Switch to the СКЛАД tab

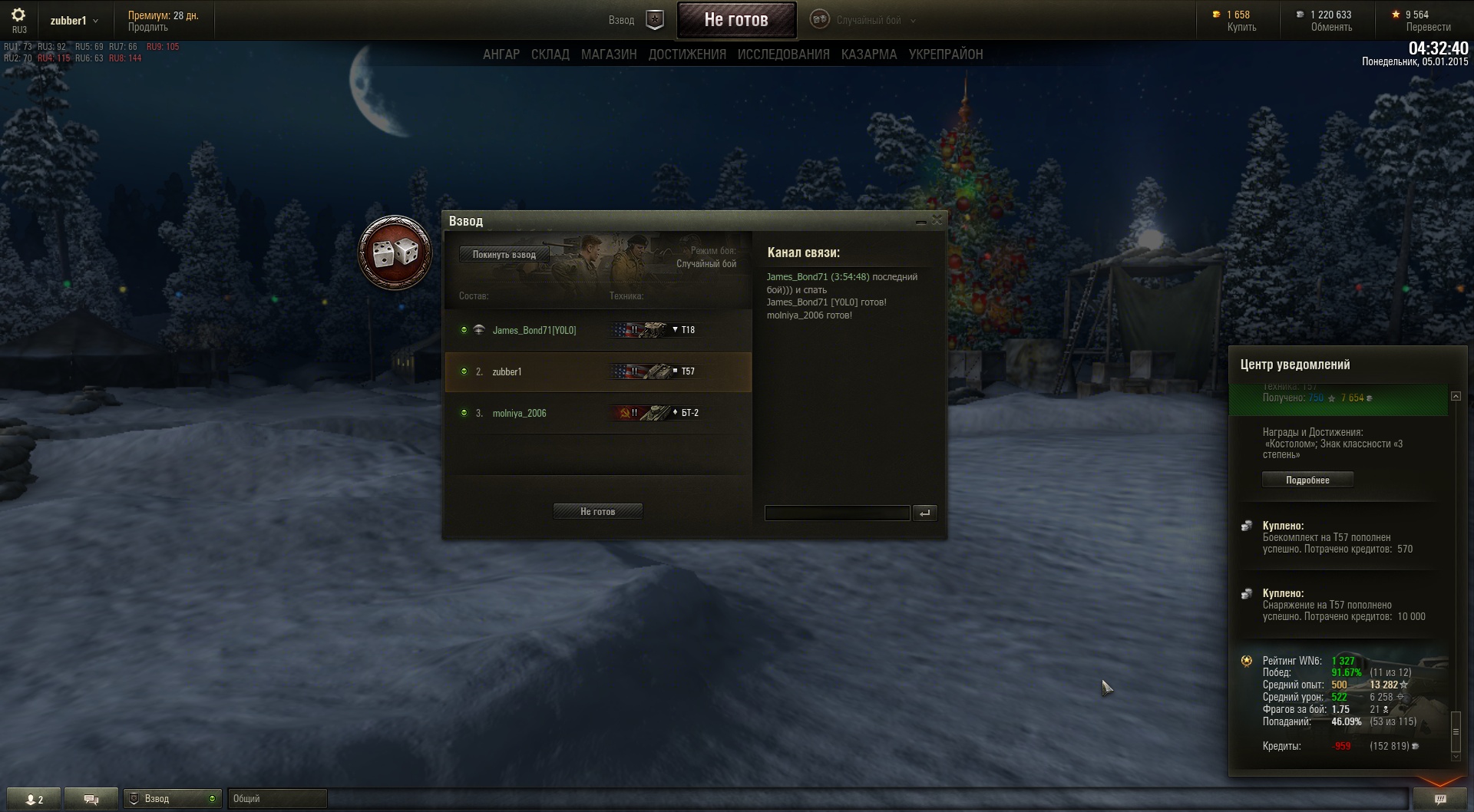550,54
